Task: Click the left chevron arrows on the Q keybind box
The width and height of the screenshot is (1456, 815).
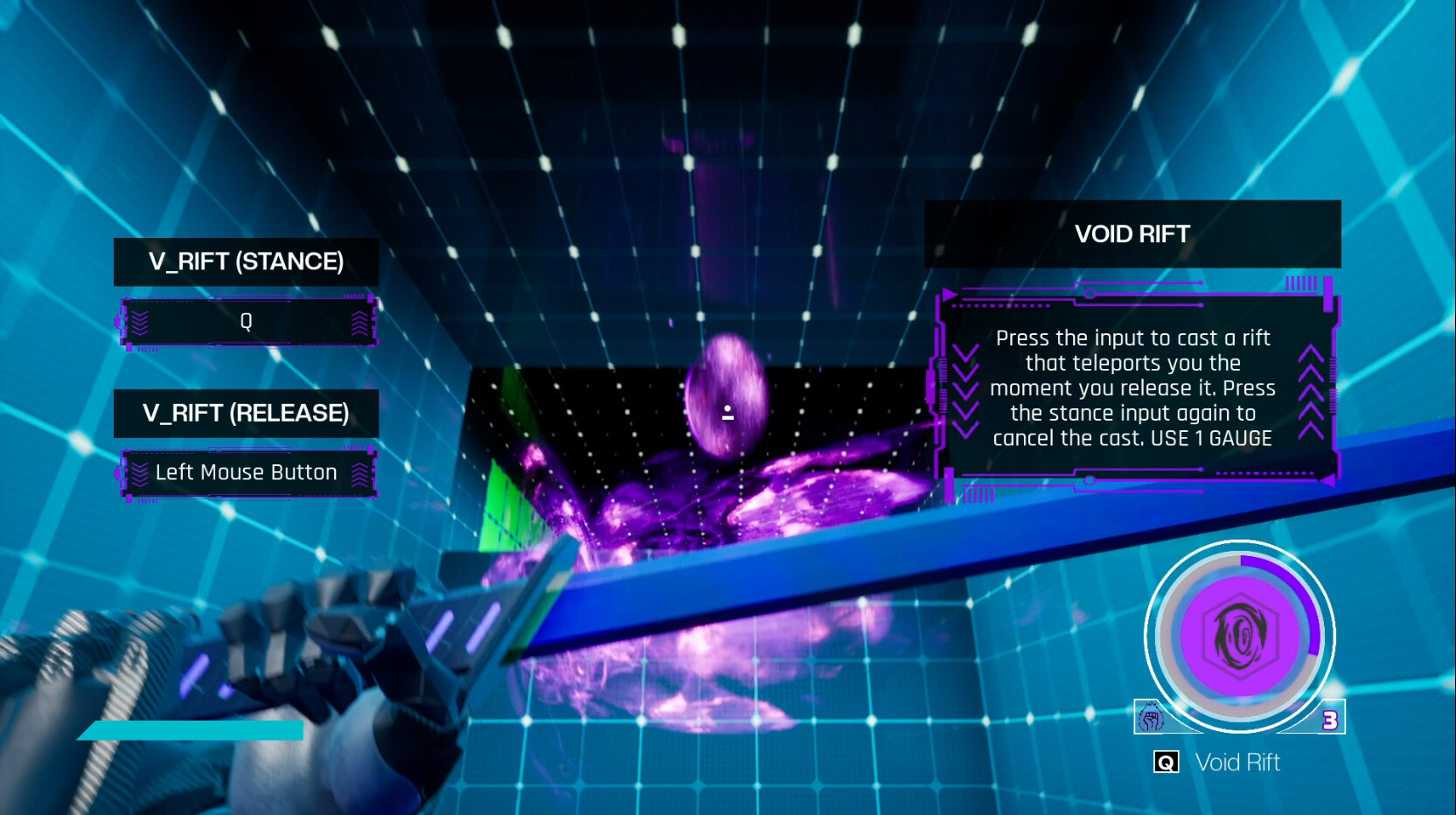Action: [x=138, y=321]
